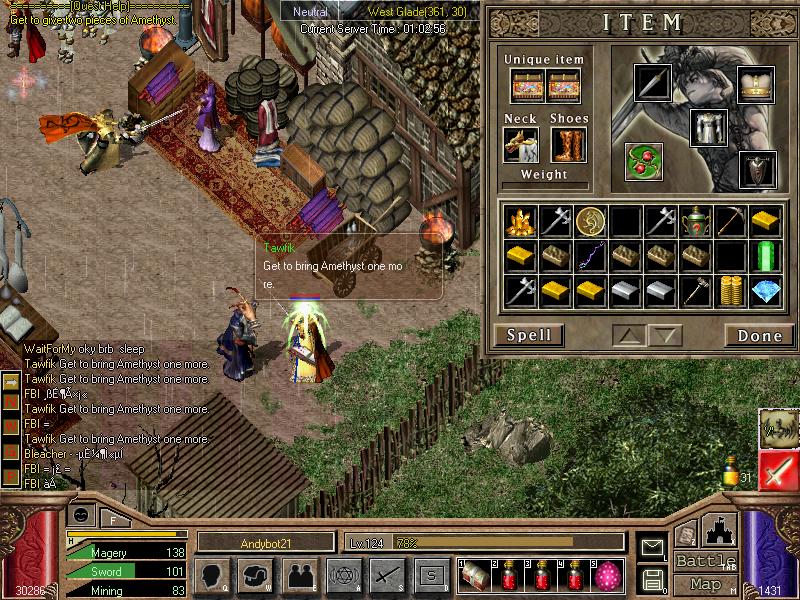This screenshot has width=800, height=600.
Task: Select the orange crystal cluster item
Action: coord(517,219)
